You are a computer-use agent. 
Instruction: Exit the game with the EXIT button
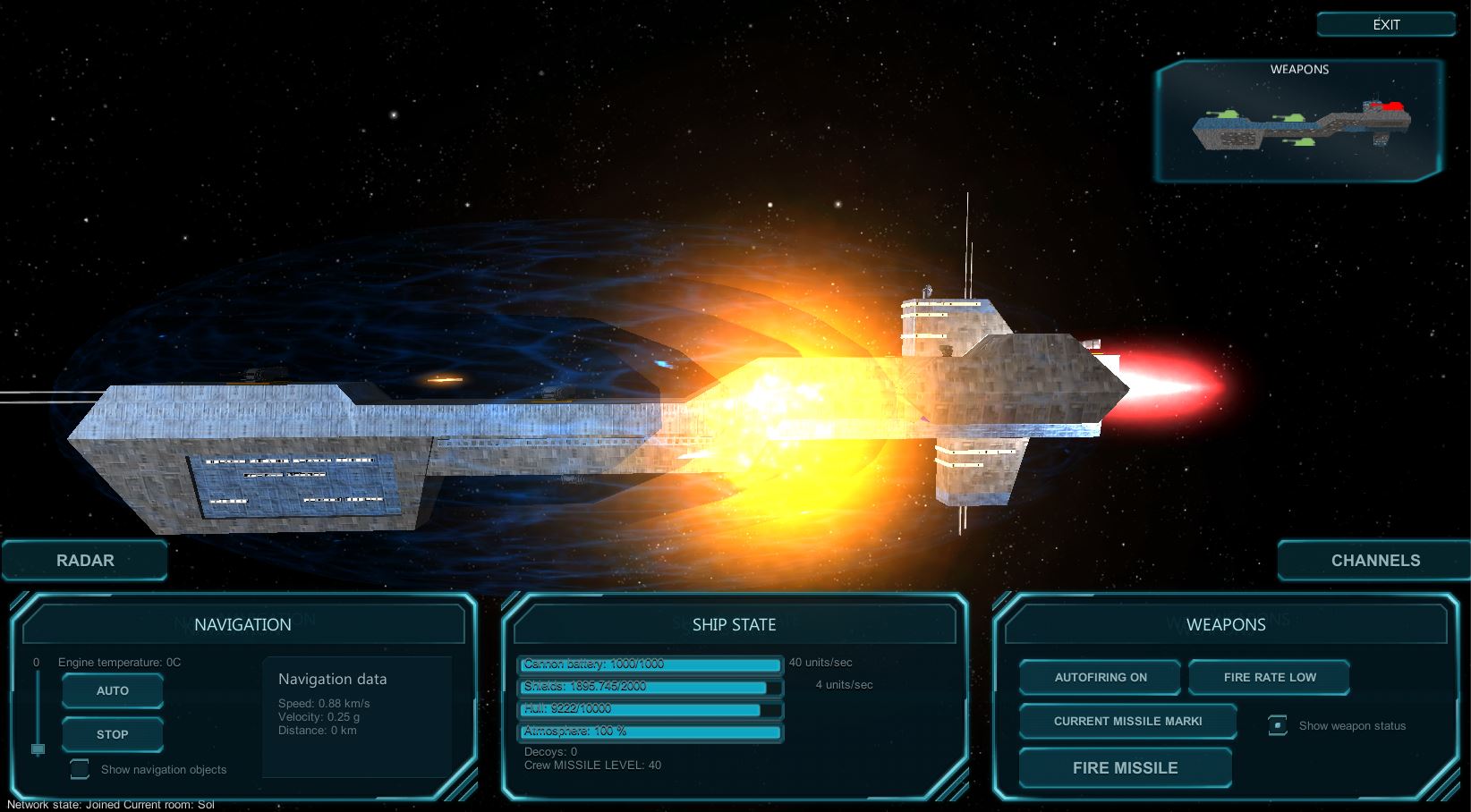1385,25
